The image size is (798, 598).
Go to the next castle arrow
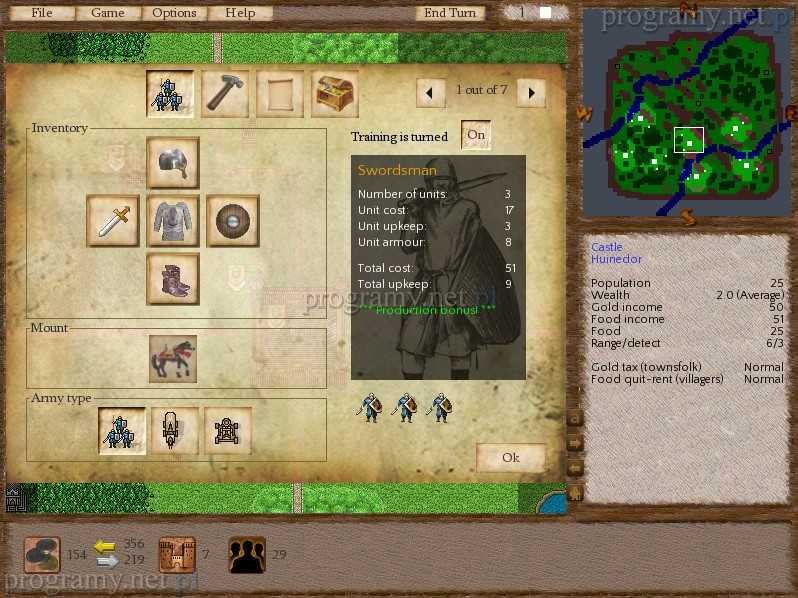click(x=531, y=93)
